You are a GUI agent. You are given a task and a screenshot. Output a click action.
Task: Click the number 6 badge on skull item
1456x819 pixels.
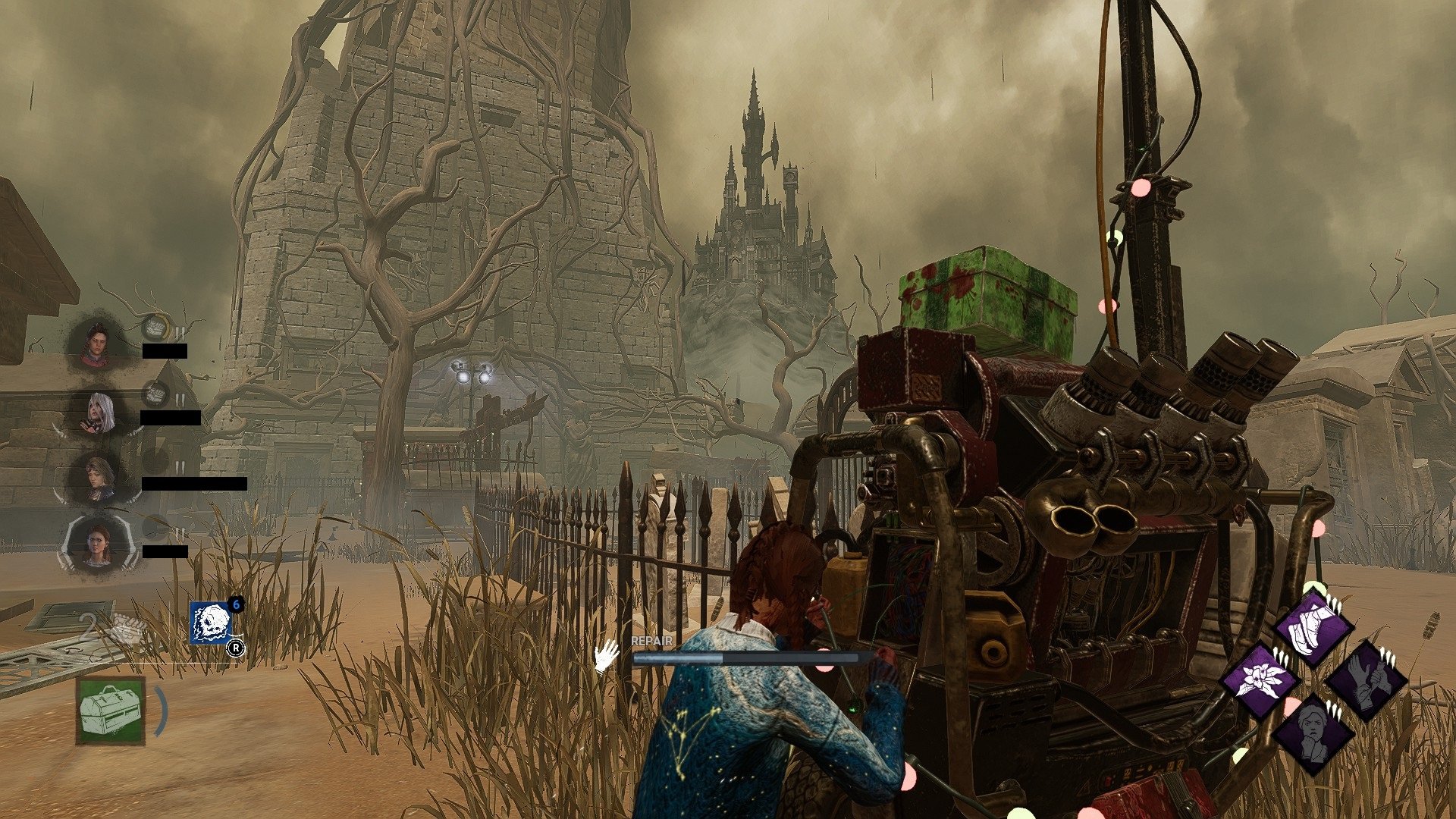coord(235,604)
